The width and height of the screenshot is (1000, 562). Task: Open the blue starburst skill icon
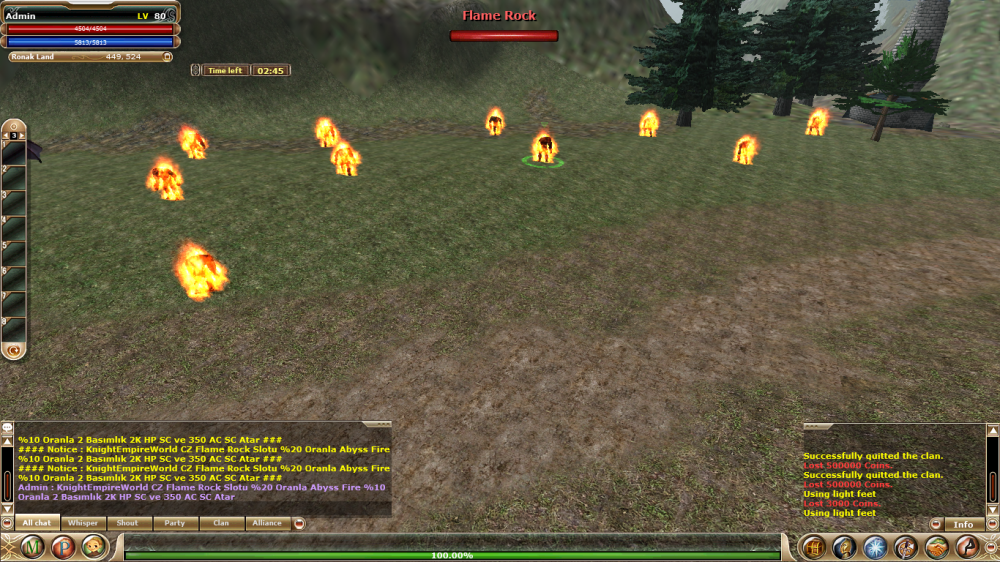coord(875,547)
